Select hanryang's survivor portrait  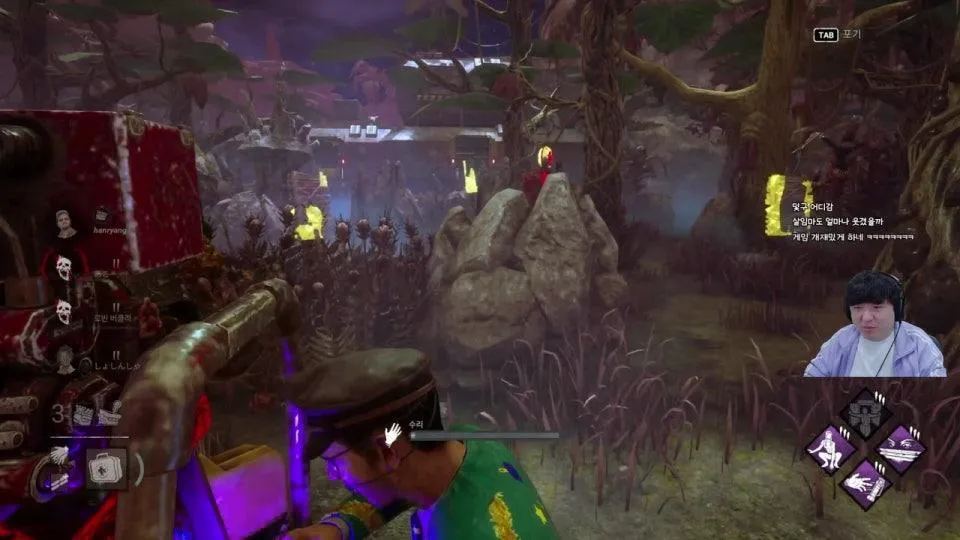[66, 223]
